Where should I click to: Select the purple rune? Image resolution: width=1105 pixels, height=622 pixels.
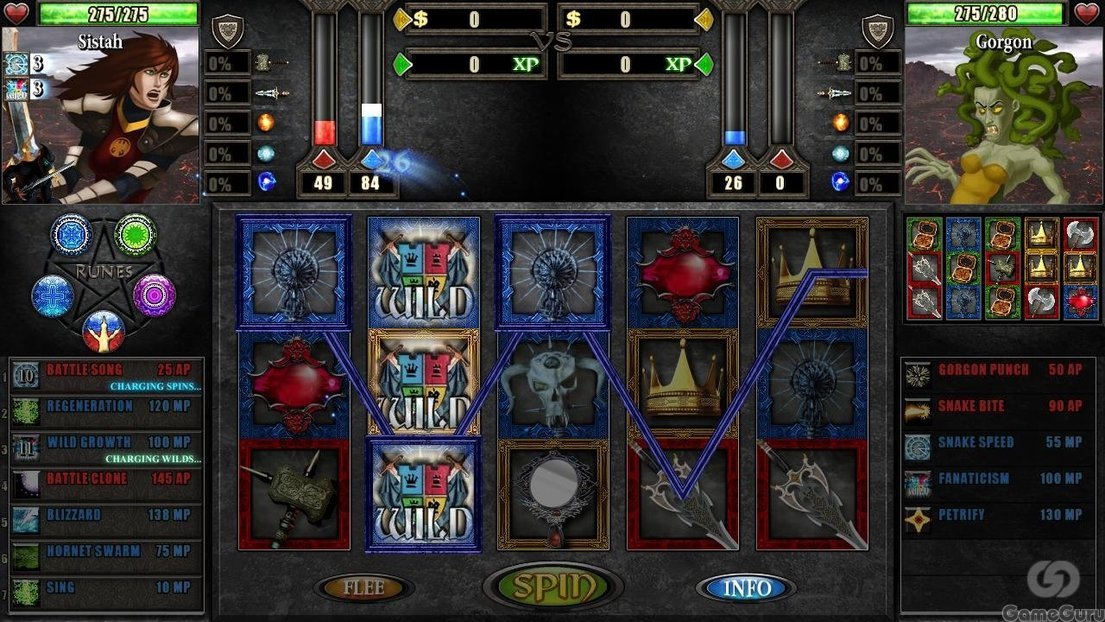tap(154, 295)
